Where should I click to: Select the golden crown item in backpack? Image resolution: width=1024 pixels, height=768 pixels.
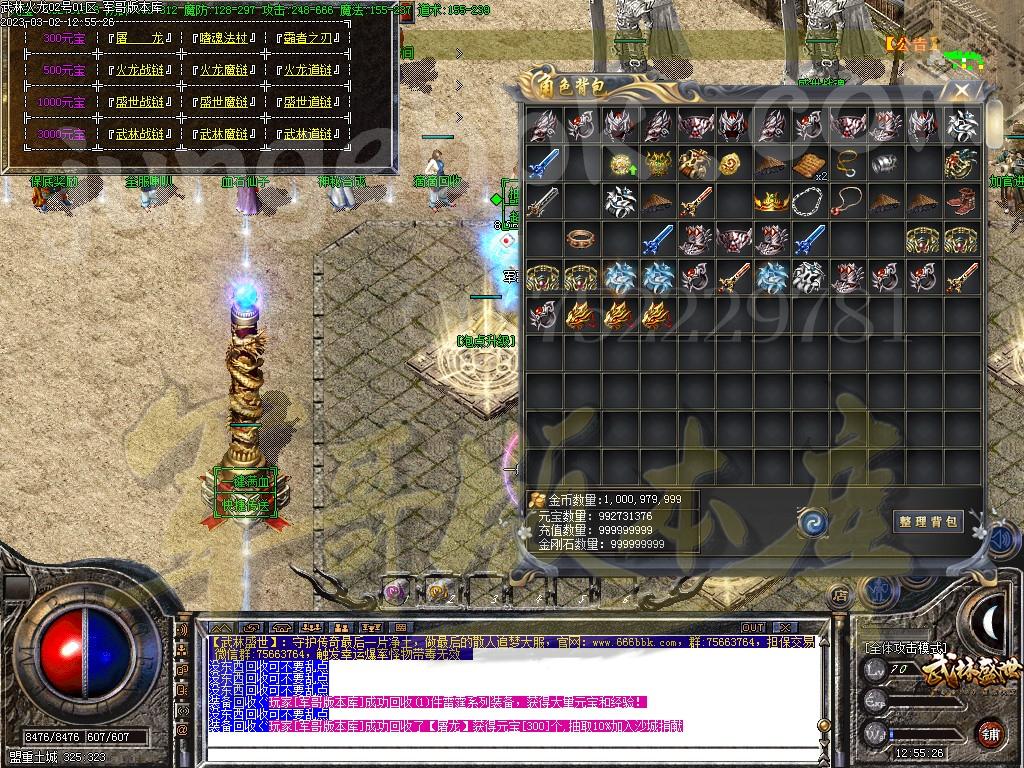click(771, 202)
